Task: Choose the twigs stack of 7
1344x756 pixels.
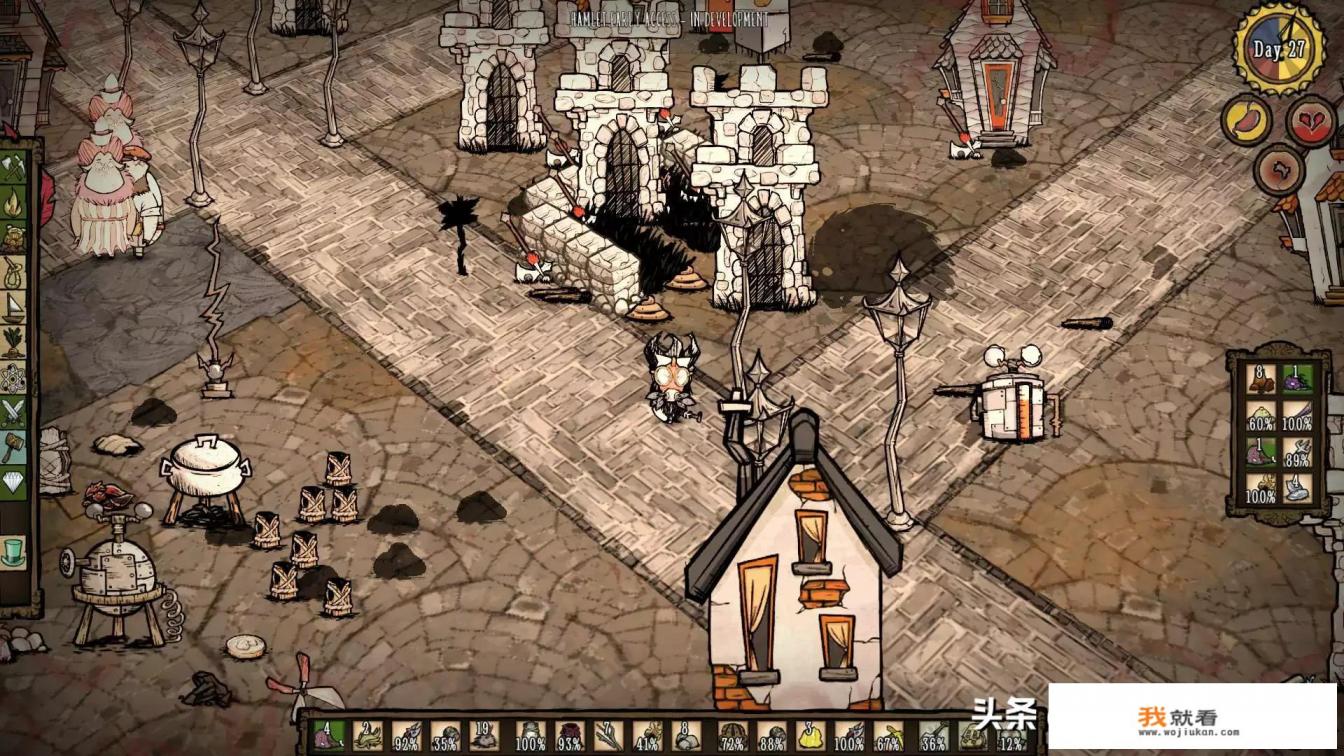Action: pos(608,737)
